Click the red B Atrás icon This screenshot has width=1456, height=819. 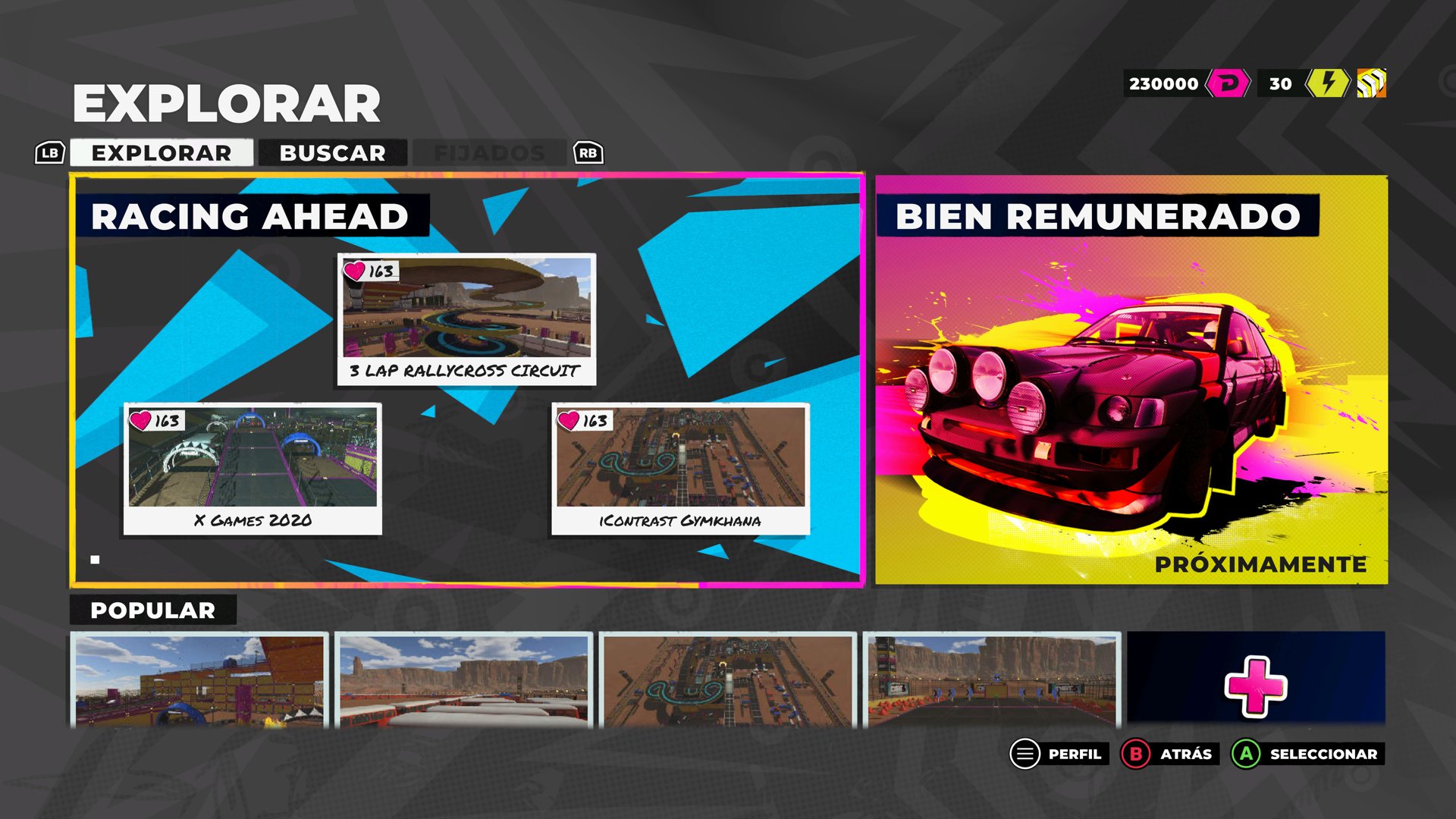coord(1134,754)
